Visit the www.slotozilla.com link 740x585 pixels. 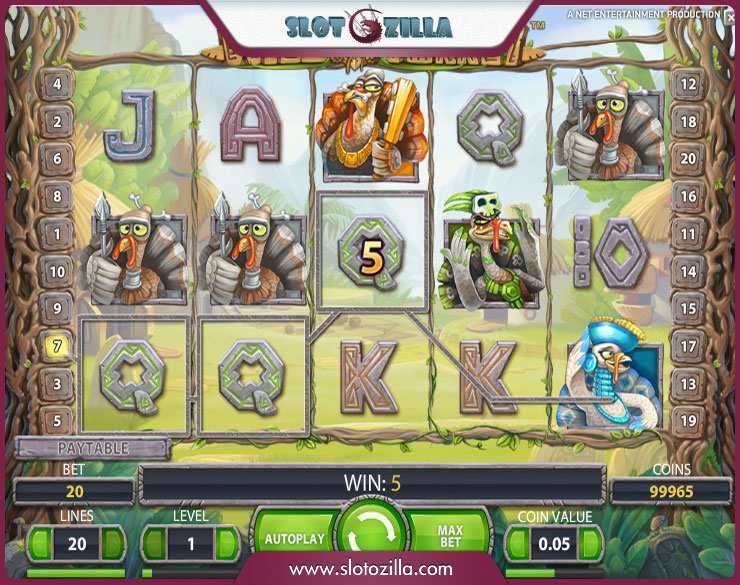tap(370, 569)
